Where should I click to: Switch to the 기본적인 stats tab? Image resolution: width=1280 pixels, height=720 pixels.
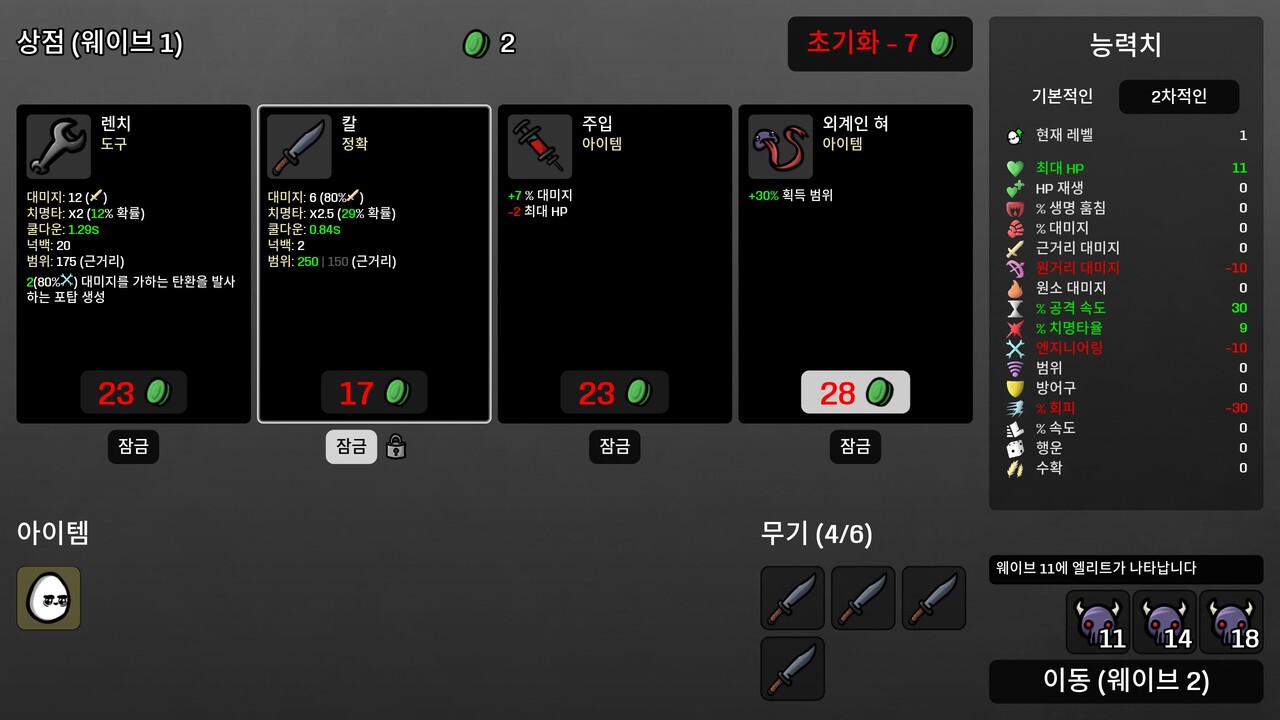pyautogui.click(x=1062, y=97)
